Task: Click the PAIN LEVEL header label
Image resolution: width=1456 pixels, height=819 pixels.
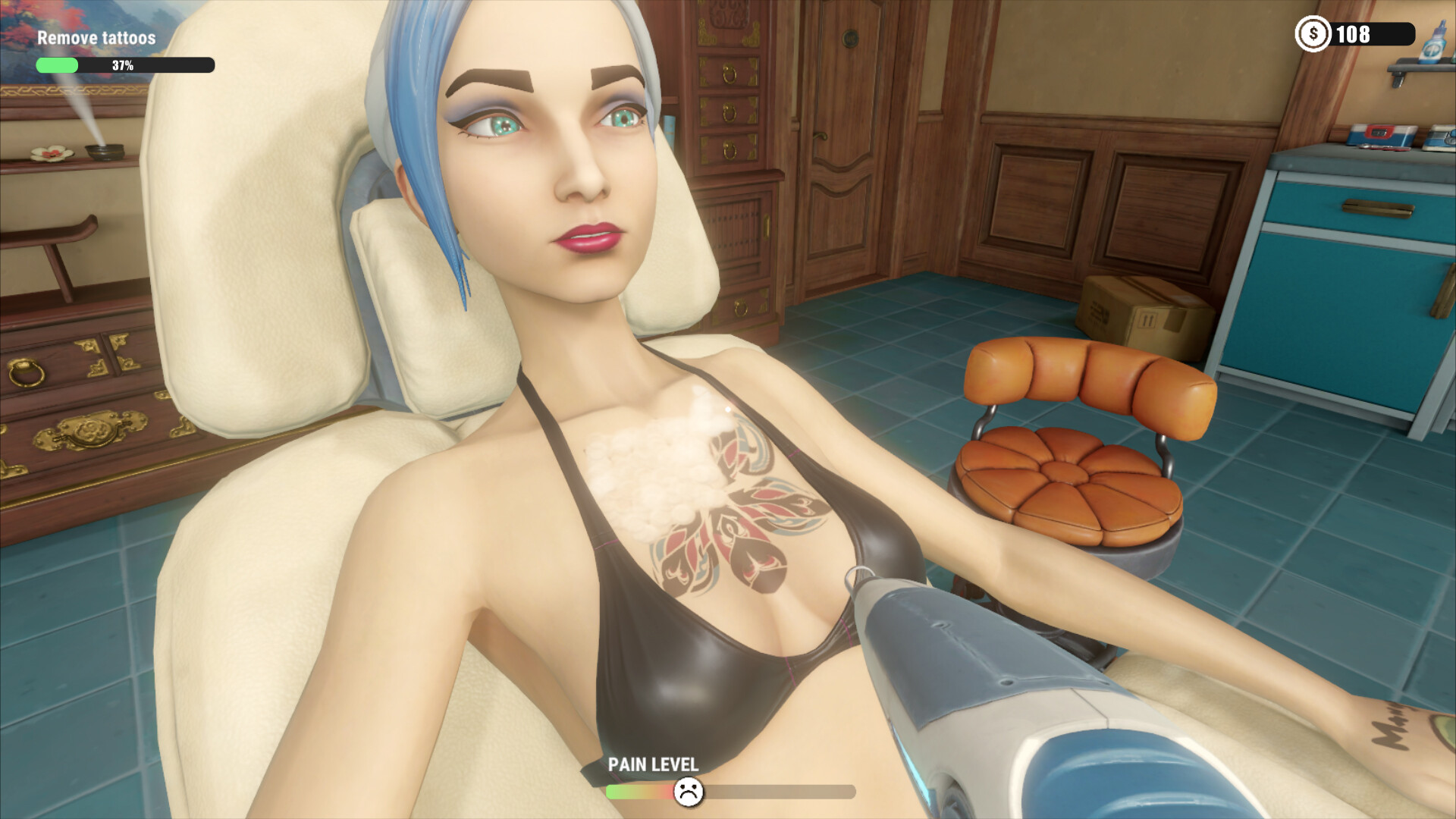Action: 654,765
